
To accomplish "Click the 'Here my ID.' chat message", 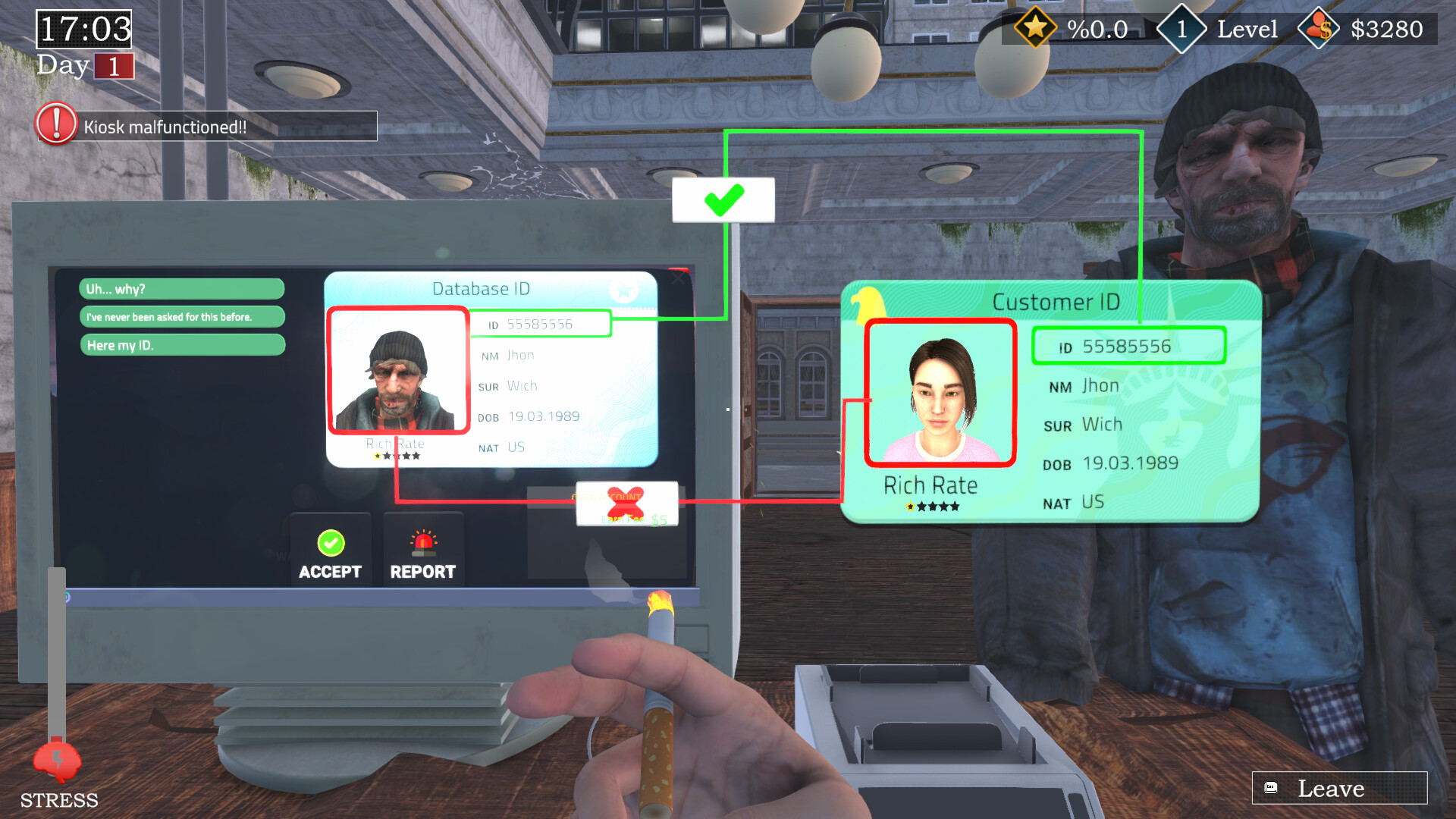I will (182, 345).
